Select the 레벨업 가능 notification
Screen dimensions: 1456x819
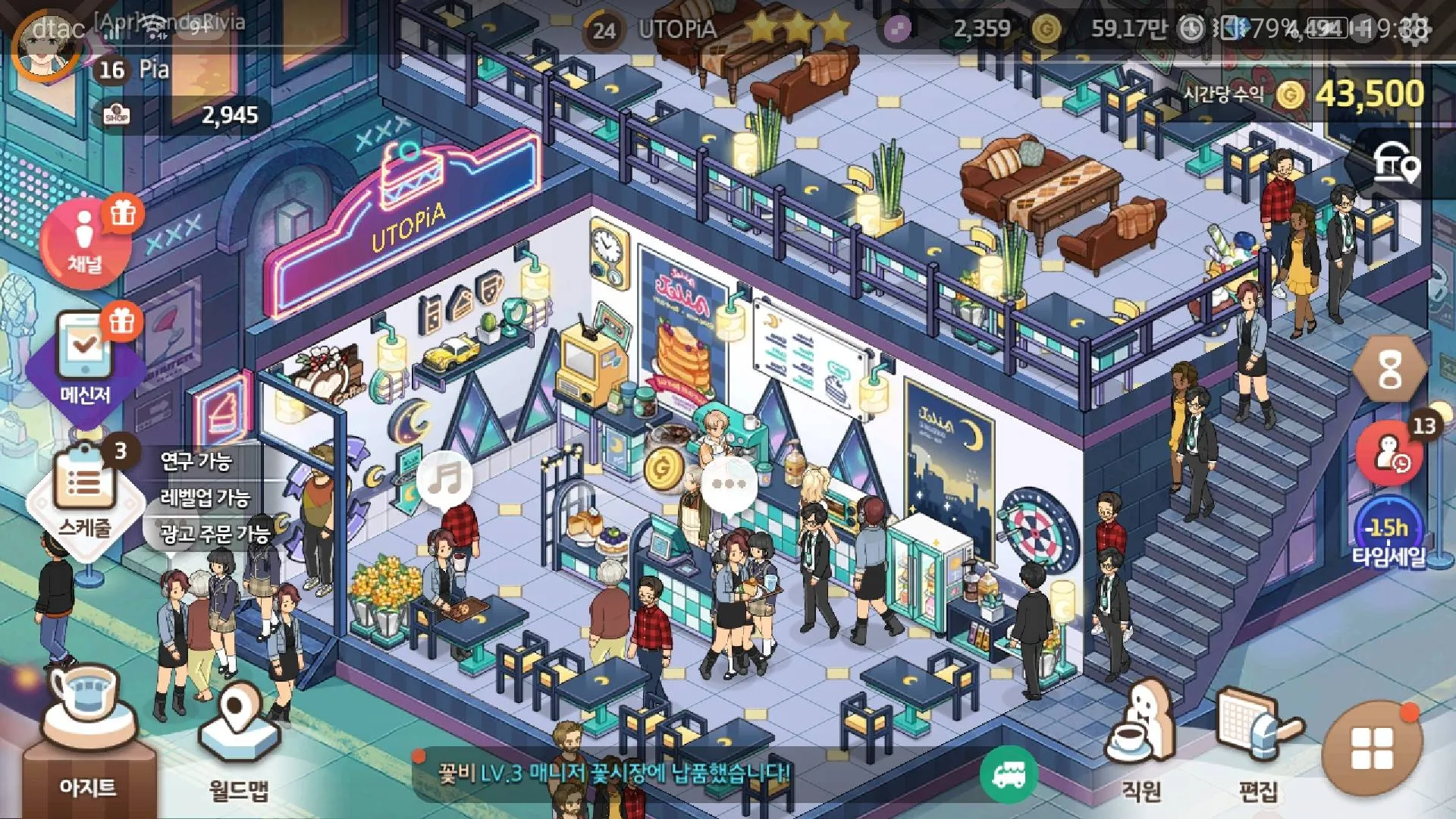205,497
